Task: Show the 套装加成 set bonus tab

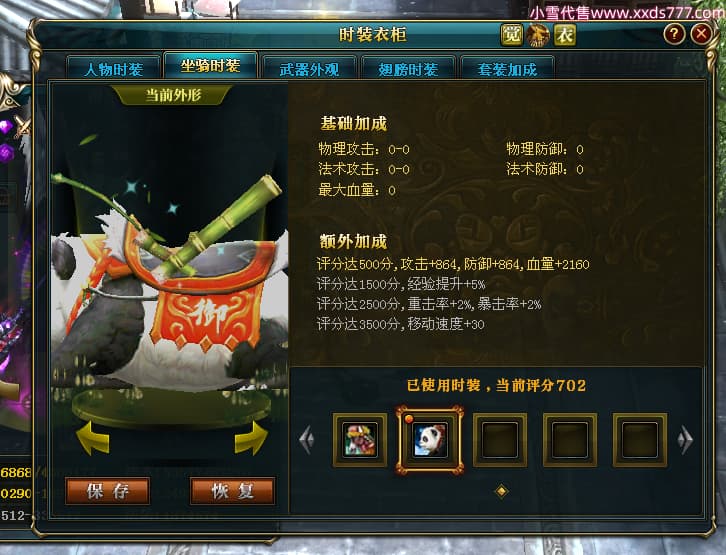Action: pyautogui.click(x=507, y=69)
